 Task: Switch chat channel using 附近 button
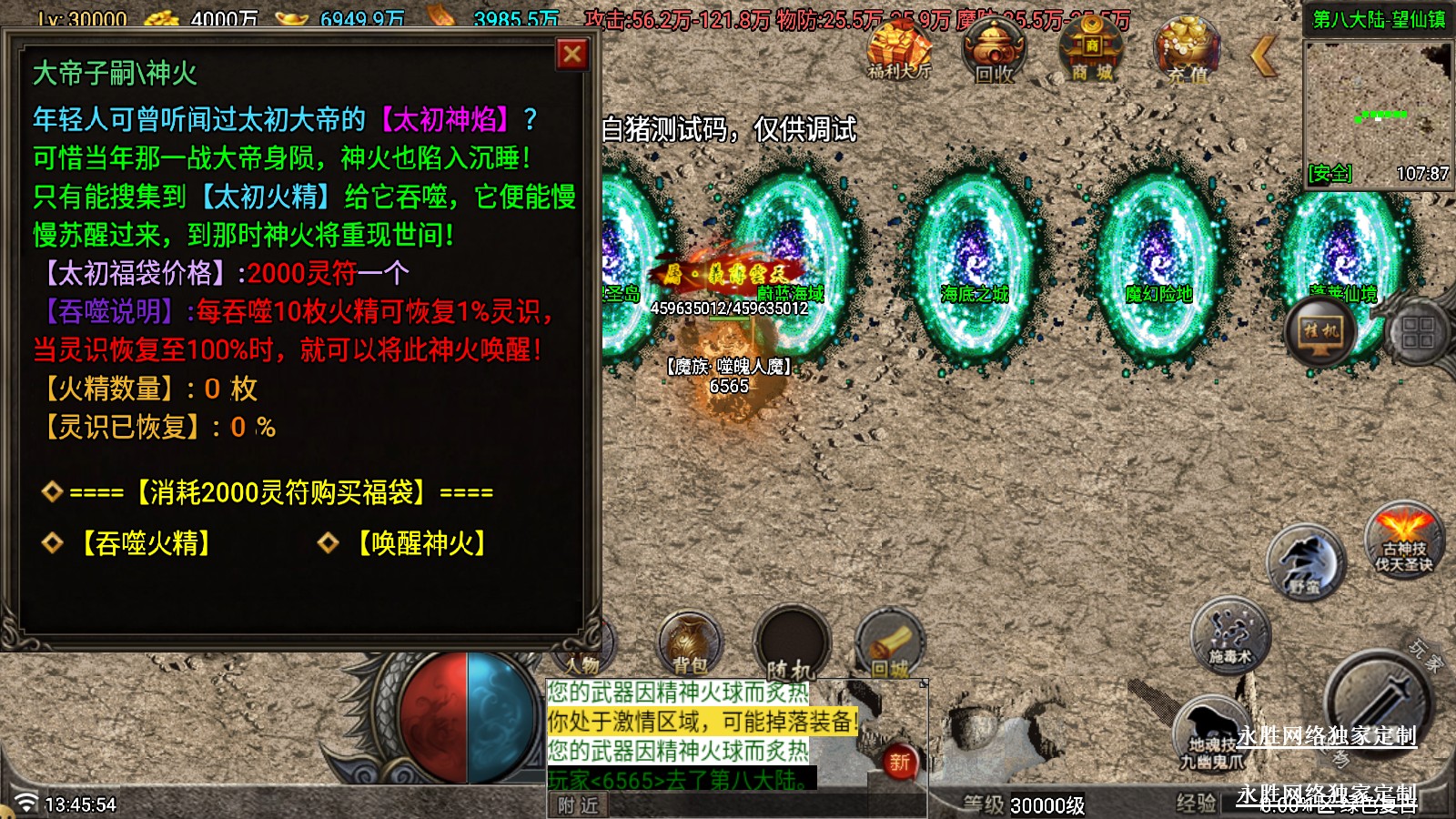pyautogui.click(x=578, y=805)
